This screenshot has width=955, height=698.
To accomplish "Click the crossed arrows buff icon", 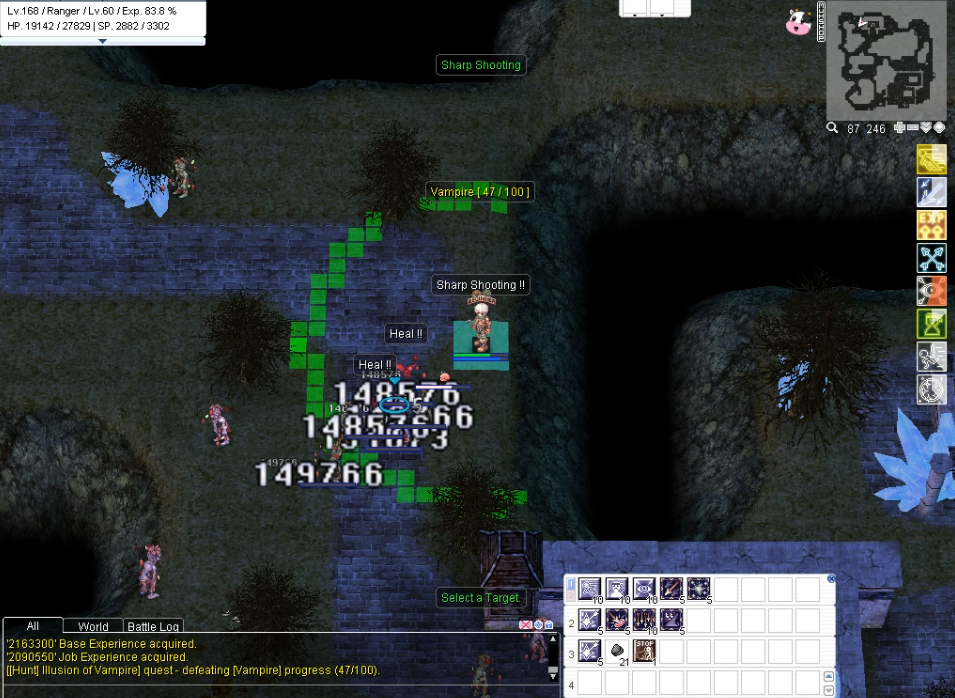I will [x=931, y=258].
